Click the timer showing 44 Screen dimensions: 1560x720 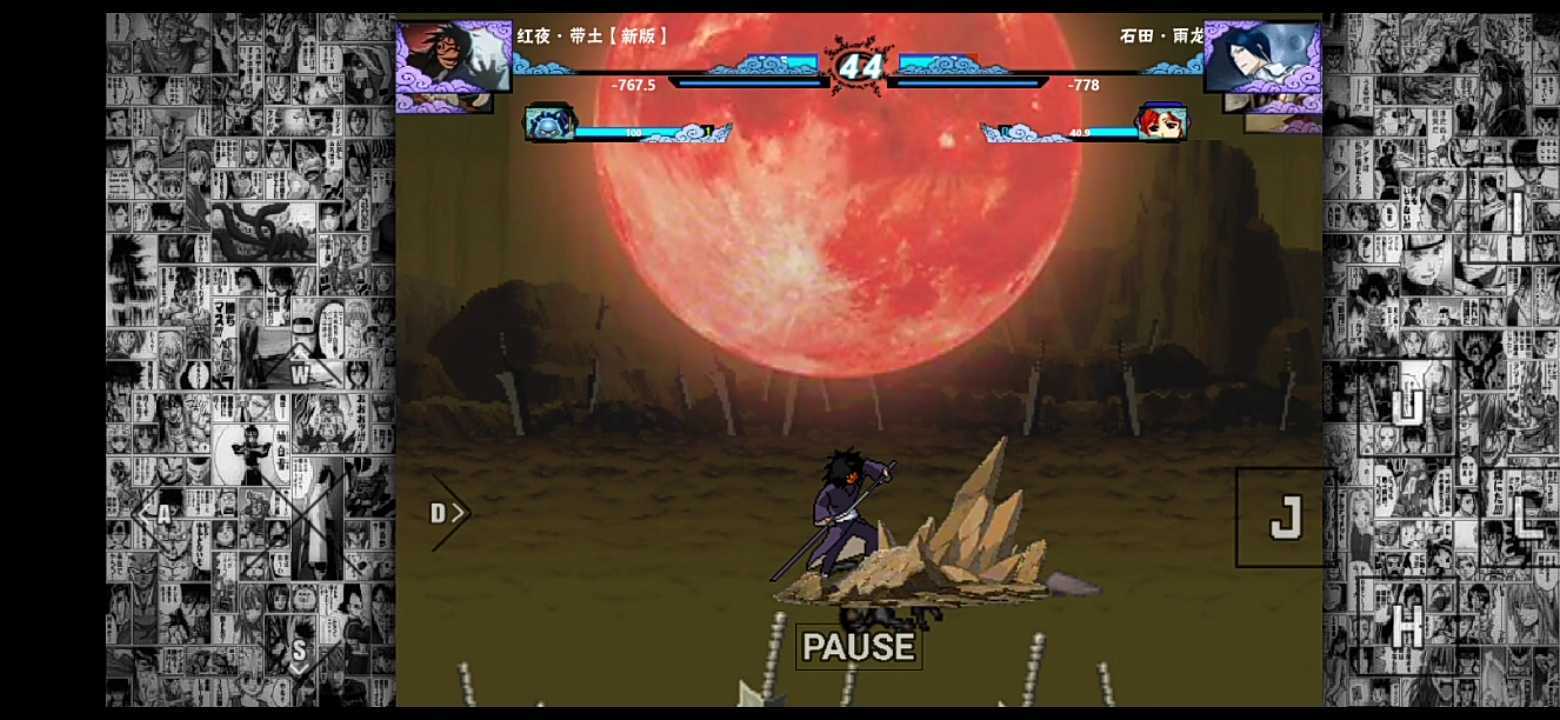(x=860, y=68)
